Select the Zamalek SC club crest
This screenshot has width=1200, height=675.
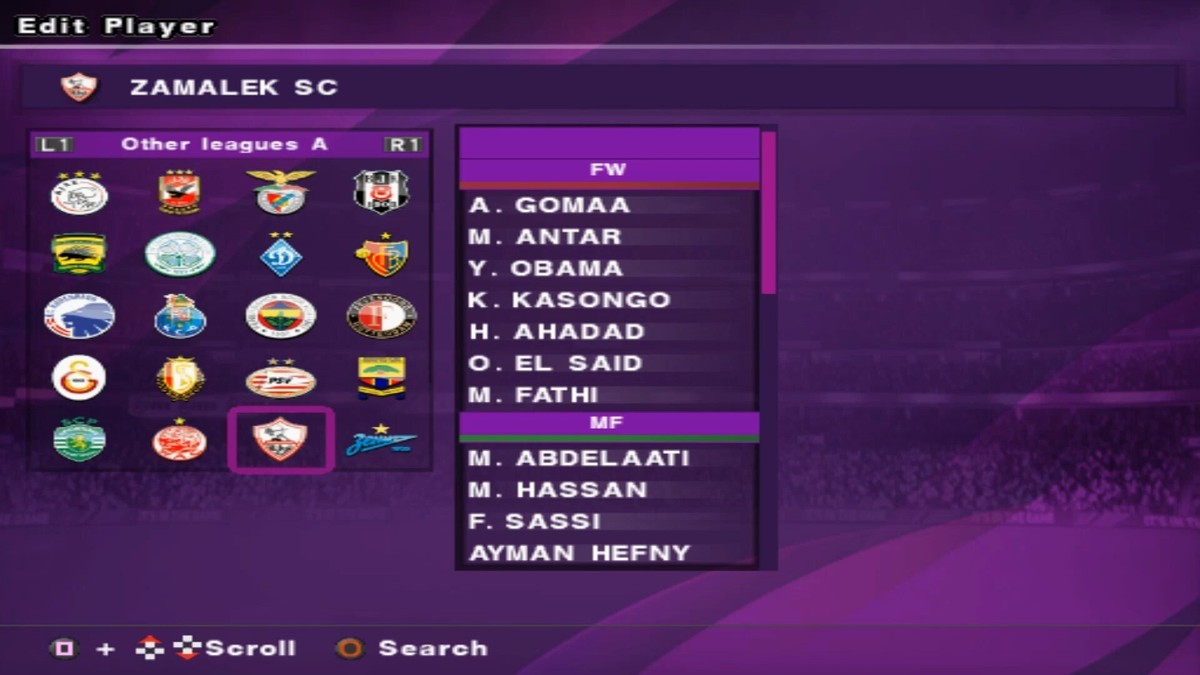click(280, 439)
